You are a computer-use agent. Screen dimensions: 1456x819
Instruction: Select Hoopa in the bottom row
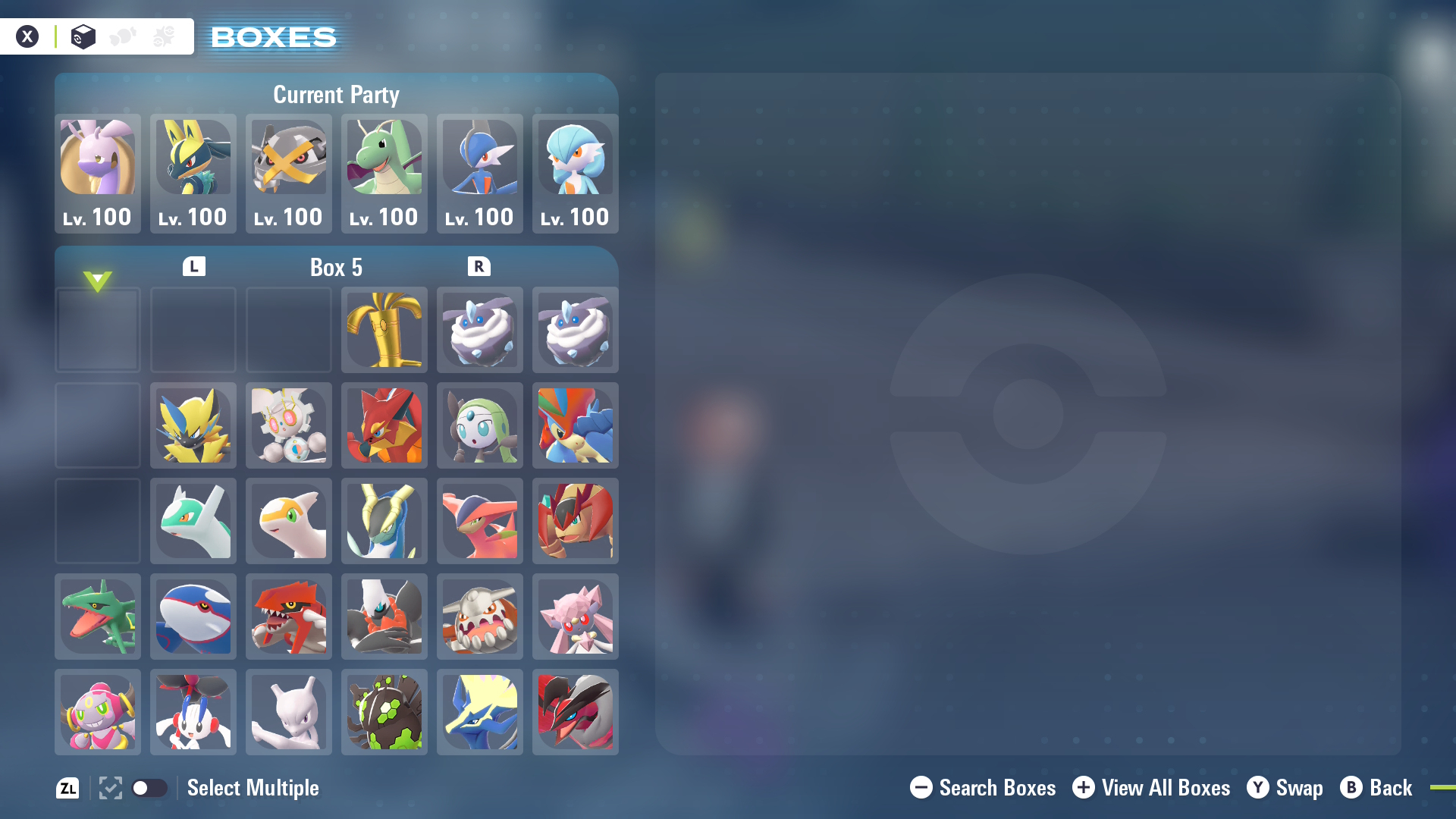pos(98,712)
